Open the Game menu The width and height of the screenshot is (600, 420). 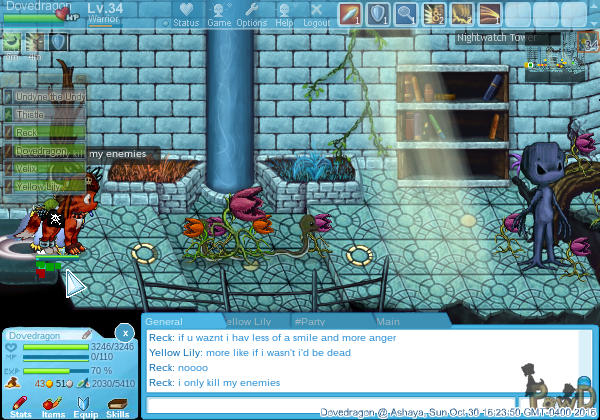coord(219,15)
